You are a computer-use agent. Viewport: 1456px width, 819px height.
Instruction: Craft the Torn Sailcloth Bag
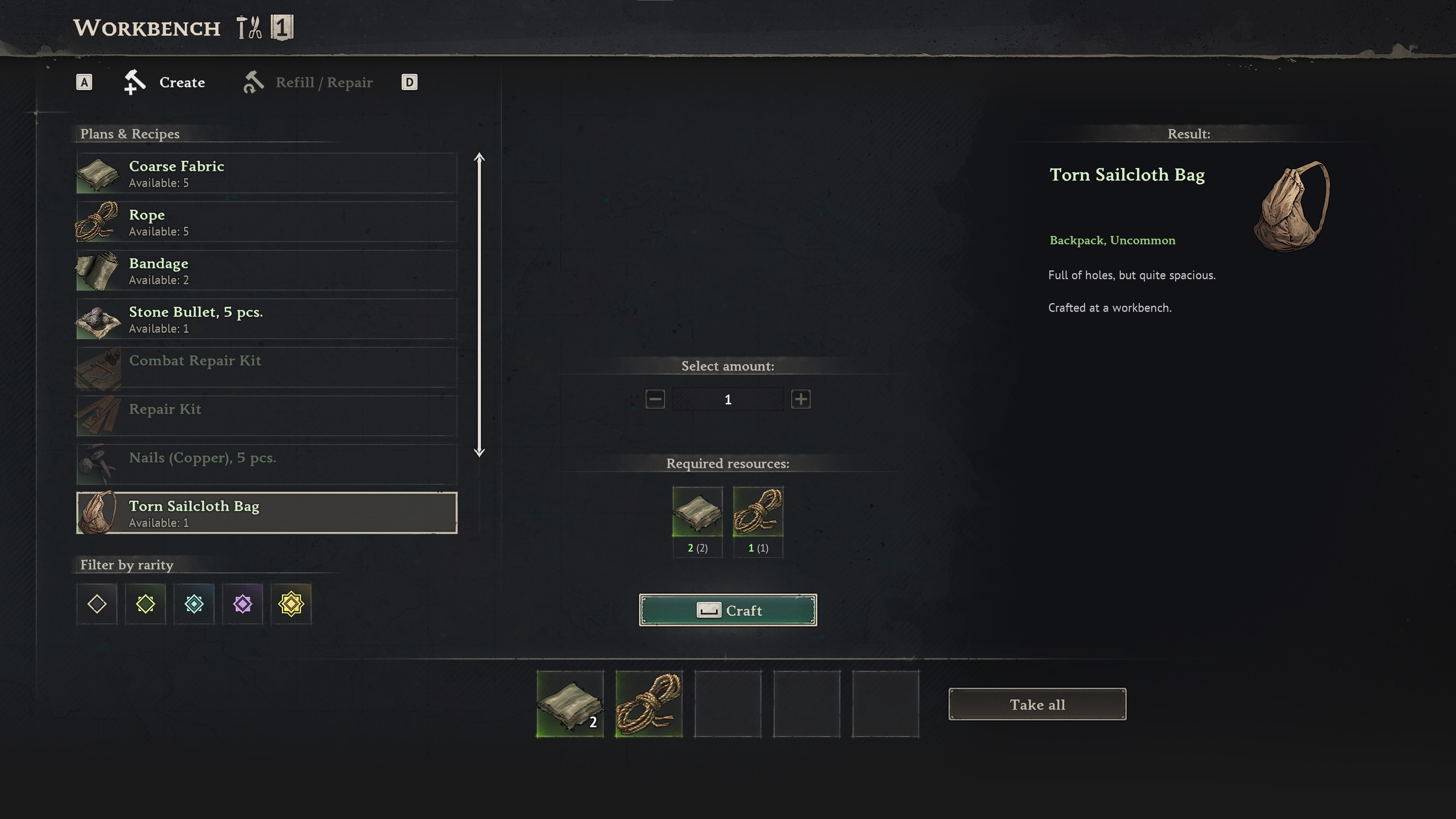tap(728, 610)
